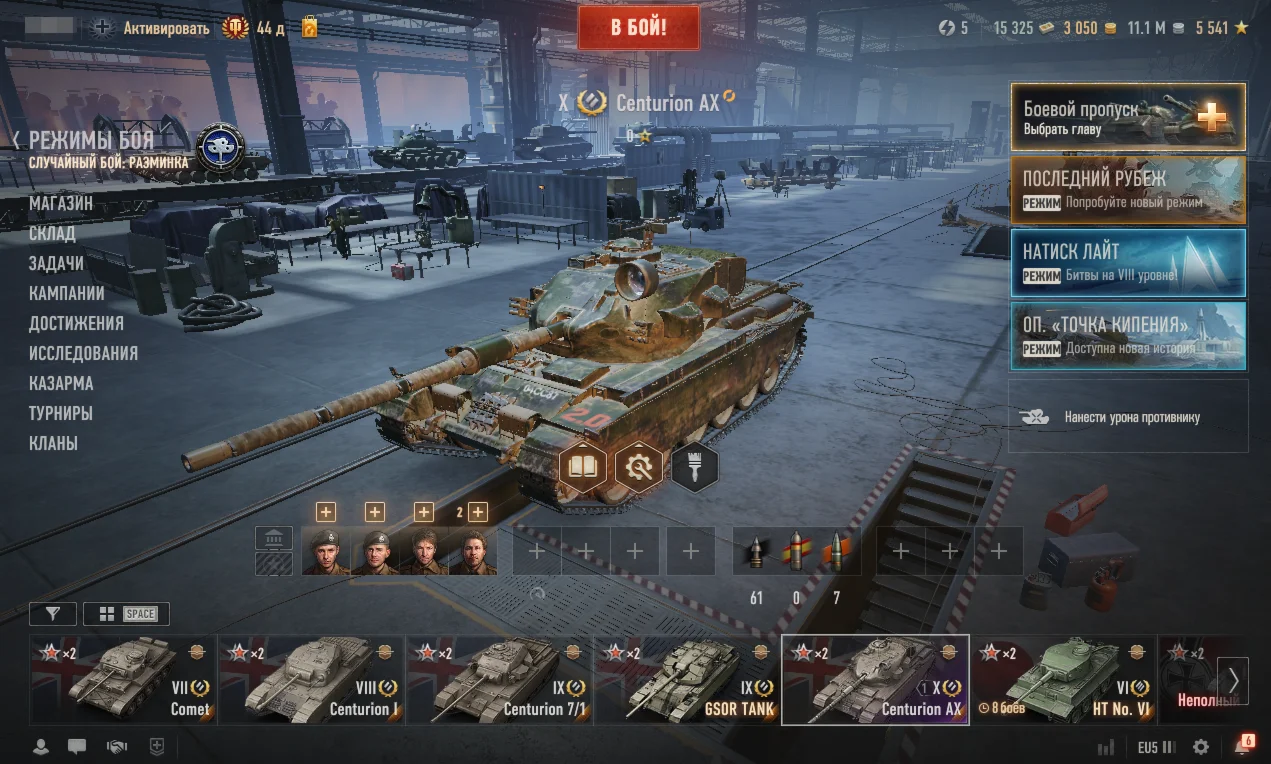Open the КЛАНЫ clans menu
This screenshot has width=1271, height=764.
pyautogui.click(x=53, y=443)
